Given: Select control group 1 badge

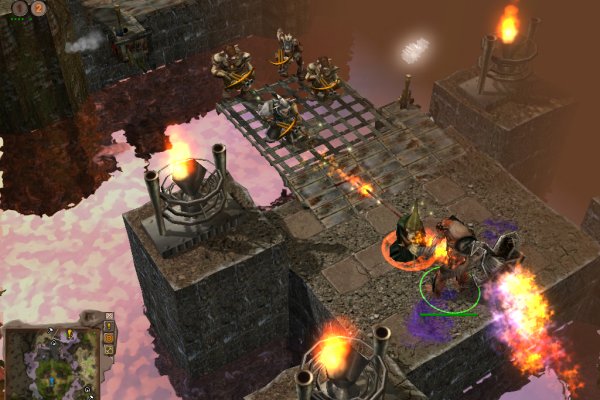Looking at the screenshot, I should point(20,8).
